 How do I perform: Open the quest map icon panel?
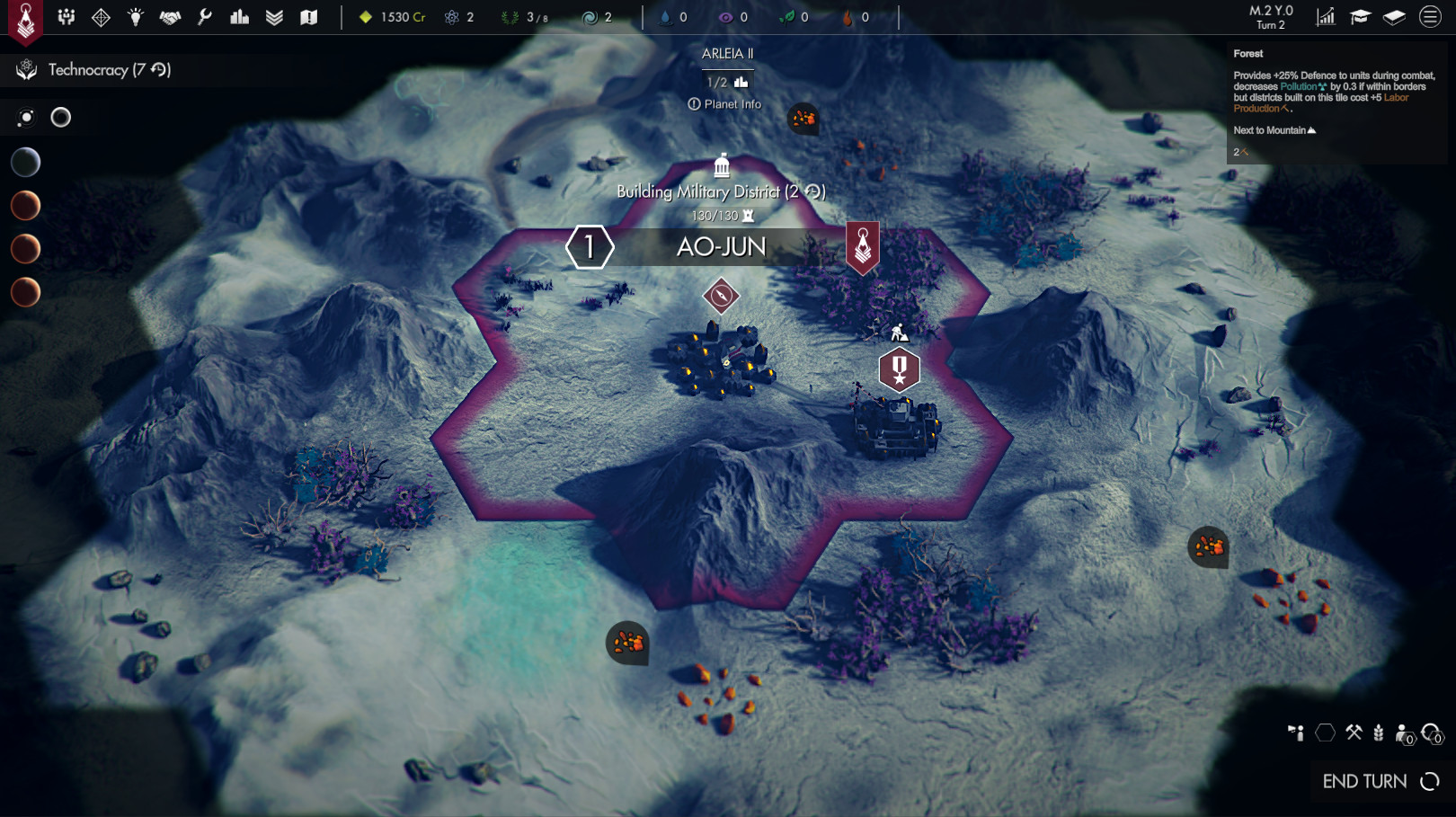click(x=309, y=15)
